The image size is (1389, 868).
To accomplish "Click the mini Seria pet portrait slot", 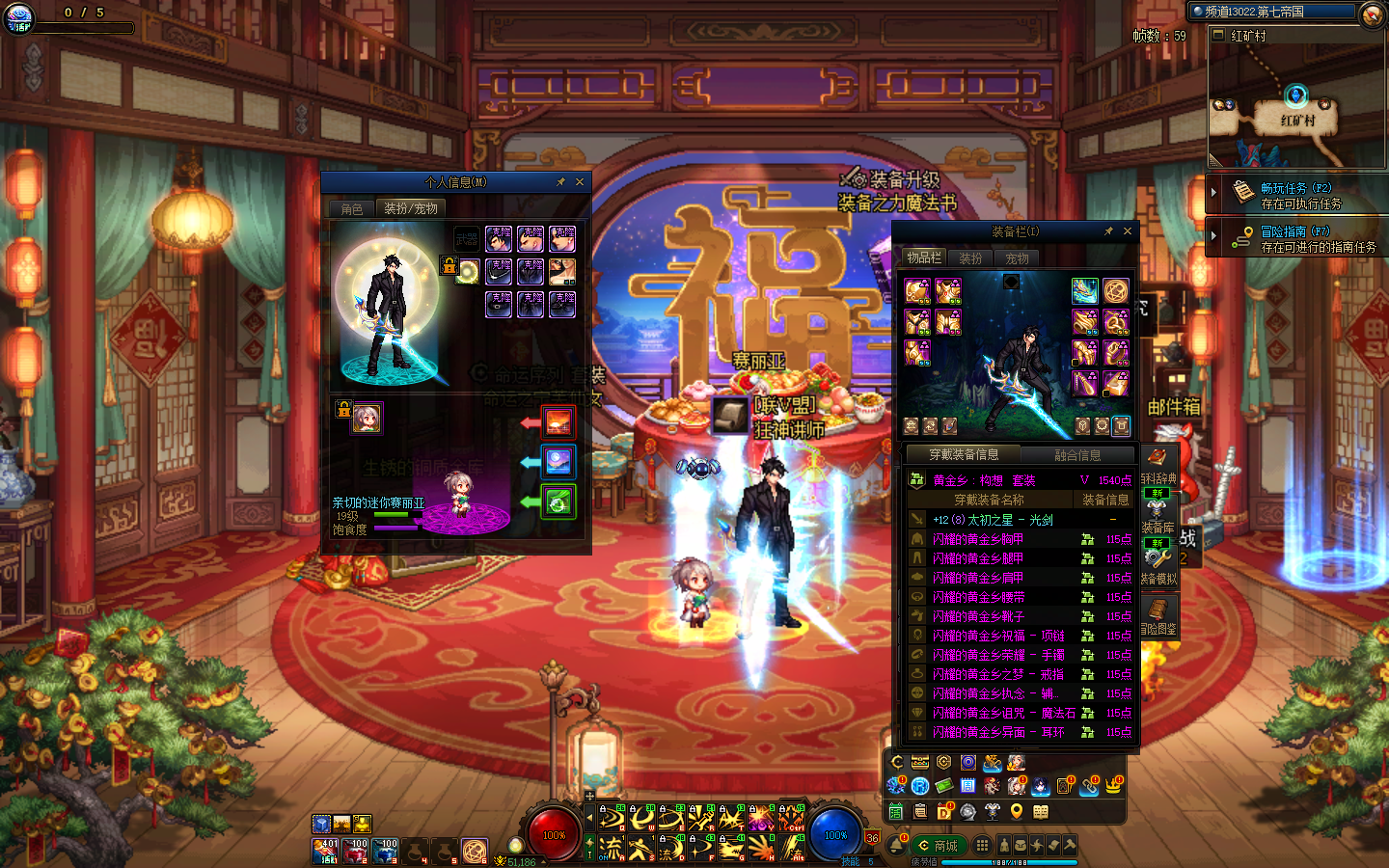I will pyautogui.click(x=367, y=418).
